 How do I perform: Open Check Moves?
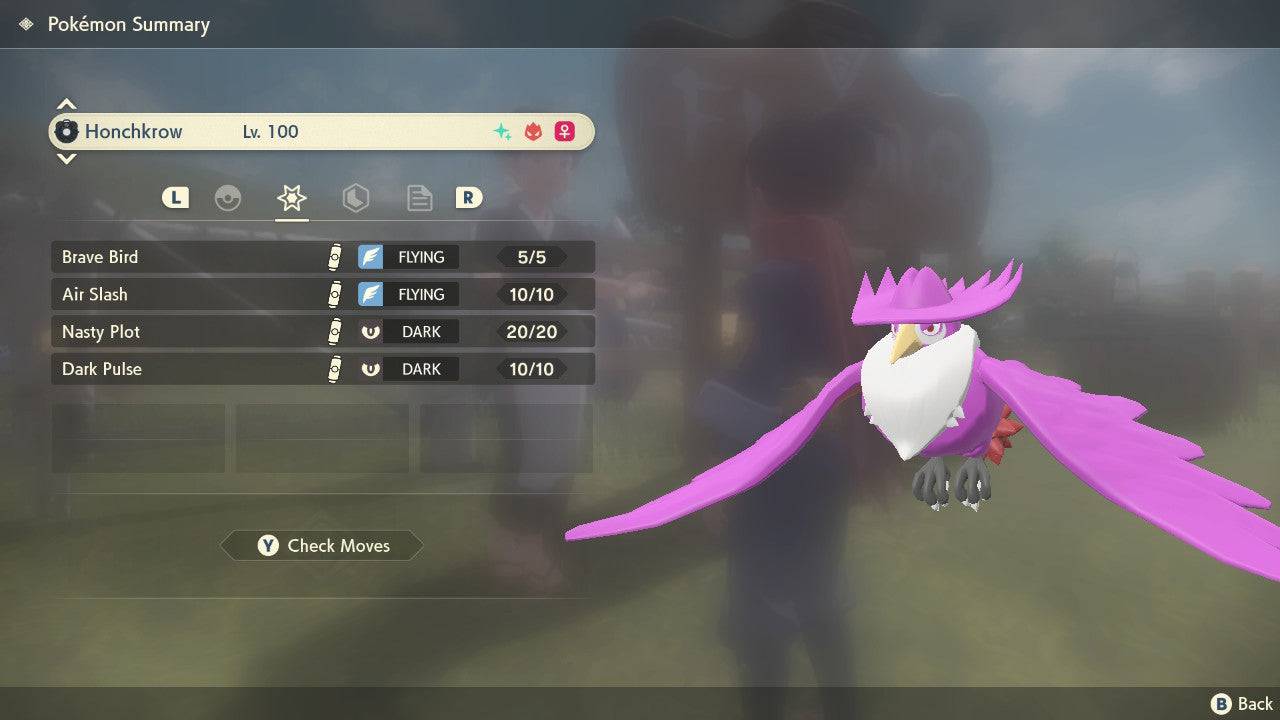[322, 546]
